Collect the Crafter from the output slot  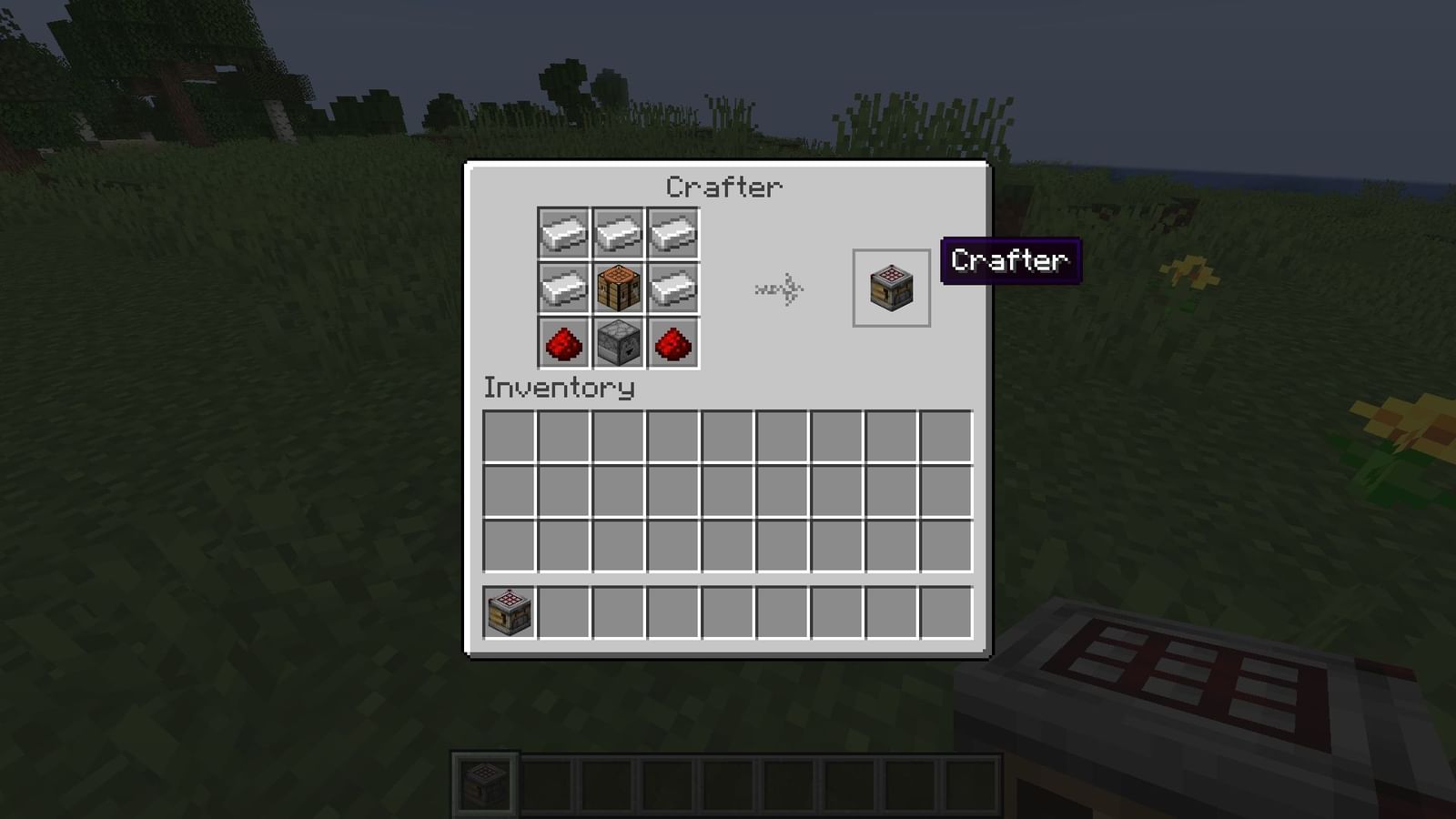click(x=890, y=288)
